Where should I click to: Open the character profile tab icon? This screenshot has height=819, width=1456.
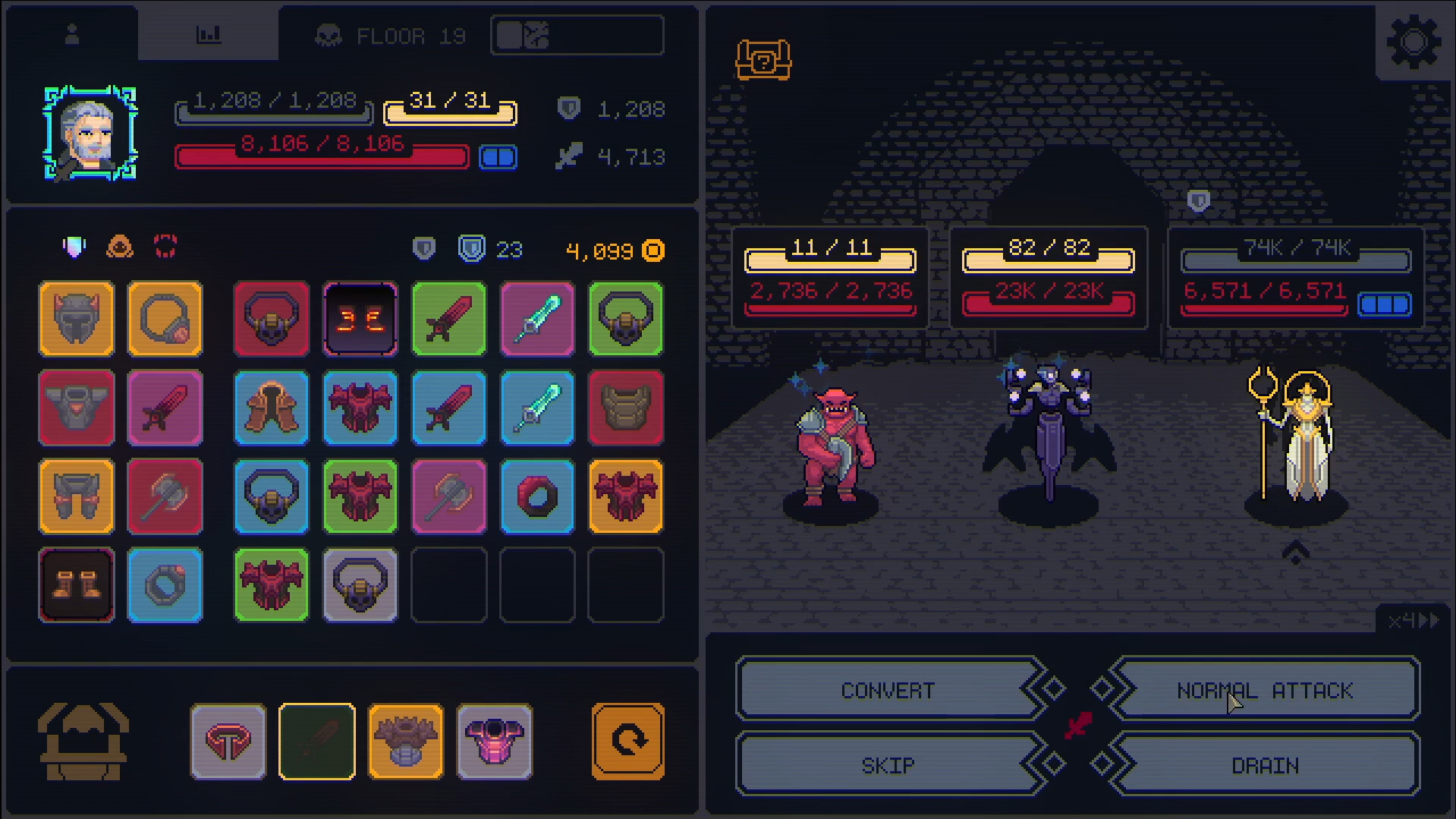[72, 33]
